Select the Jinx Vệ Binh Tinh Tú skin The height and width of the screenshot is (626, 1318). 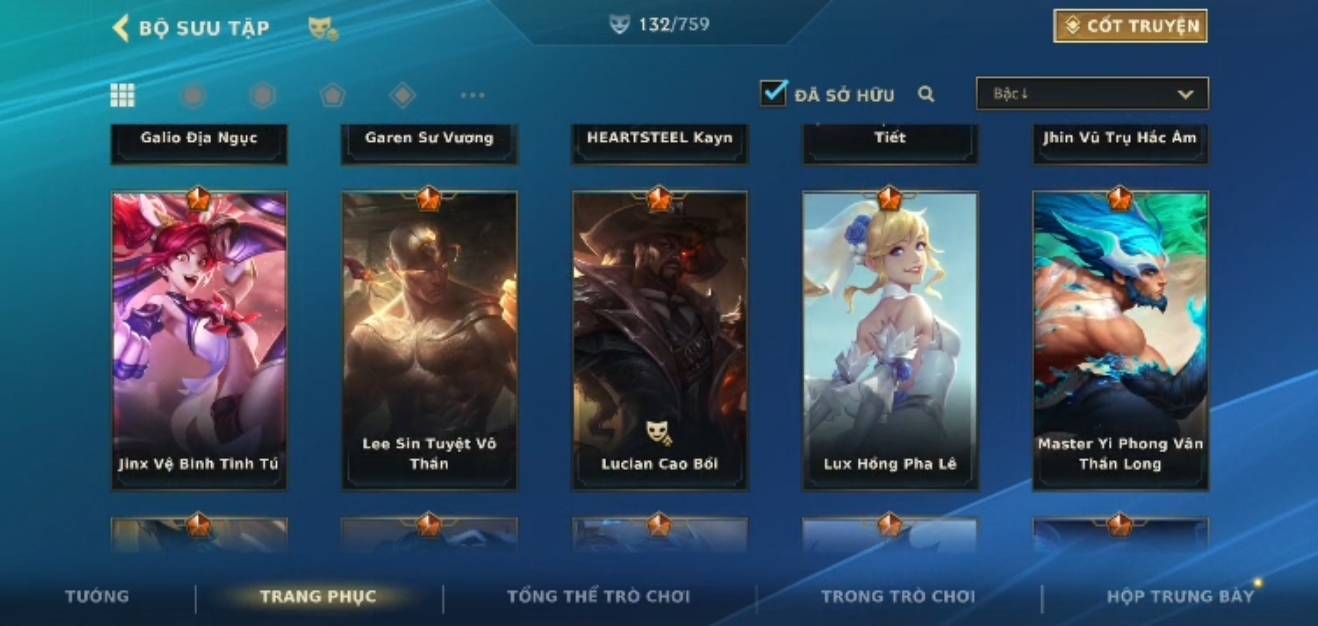[199, 340]
